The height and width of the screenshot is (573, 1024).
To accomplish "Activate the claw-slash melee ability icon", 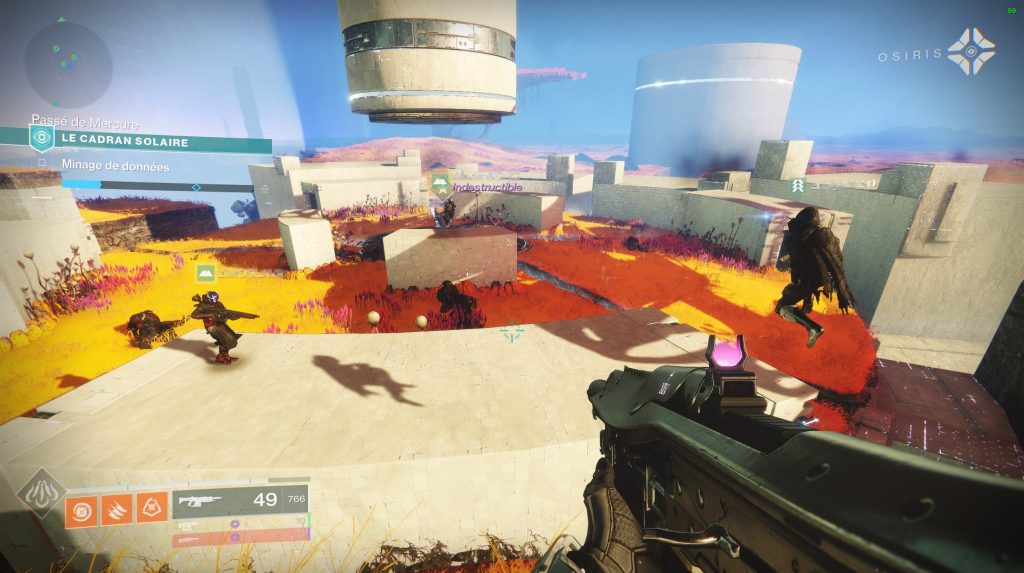I will (x=116, y=510).
